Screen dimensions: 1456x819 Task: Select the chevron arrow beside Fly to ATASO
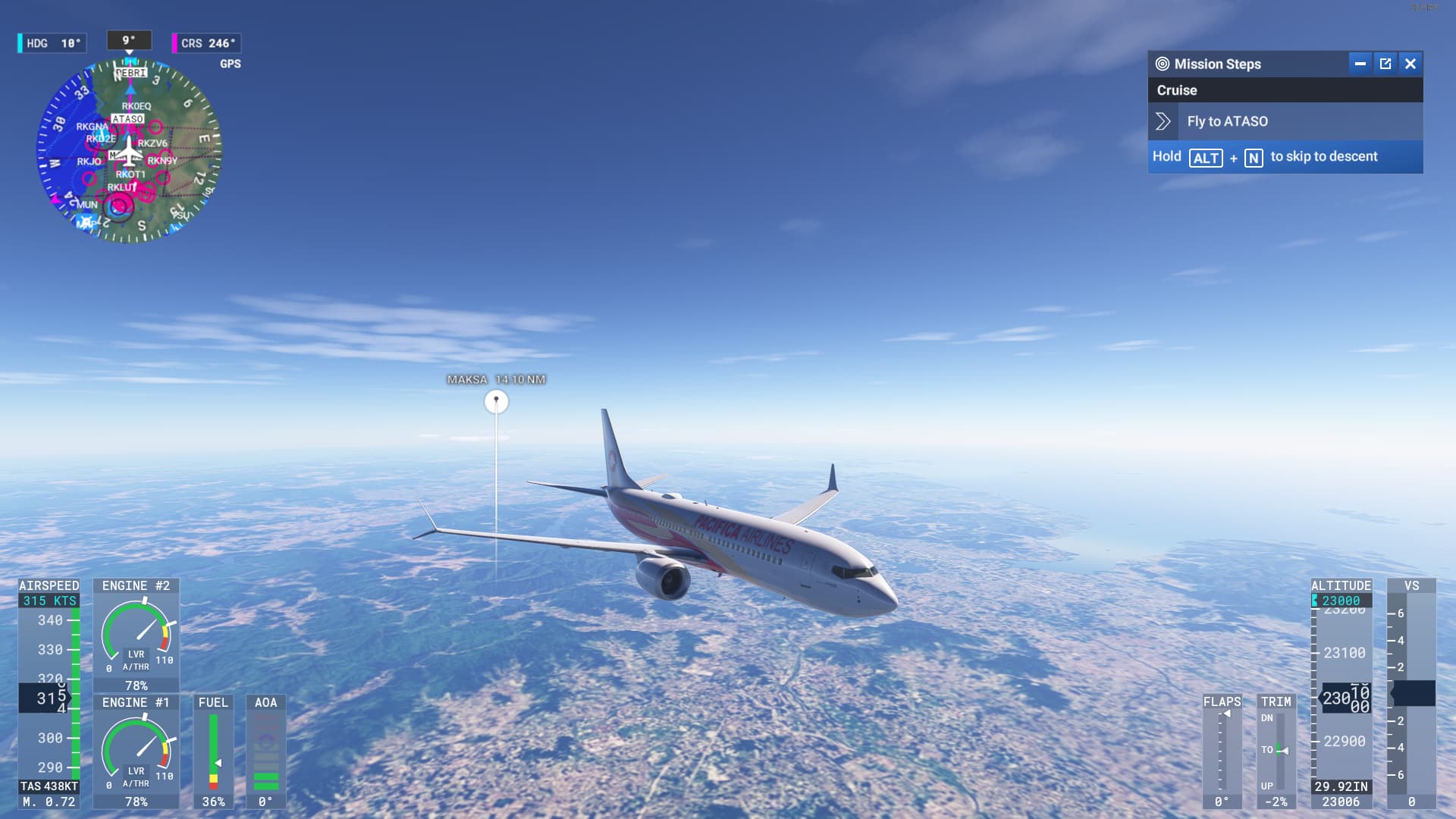[1164, 121]
